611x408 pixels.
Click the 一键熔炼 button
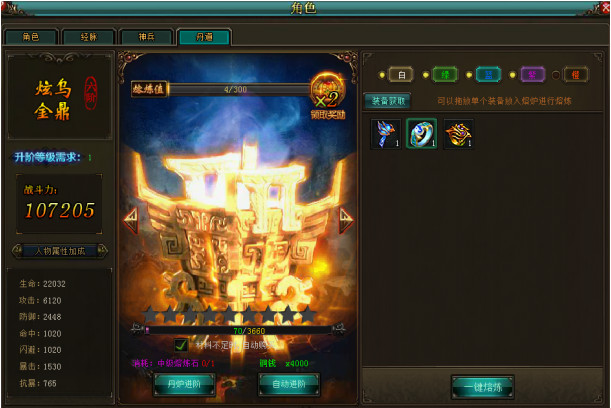[488, 385]
